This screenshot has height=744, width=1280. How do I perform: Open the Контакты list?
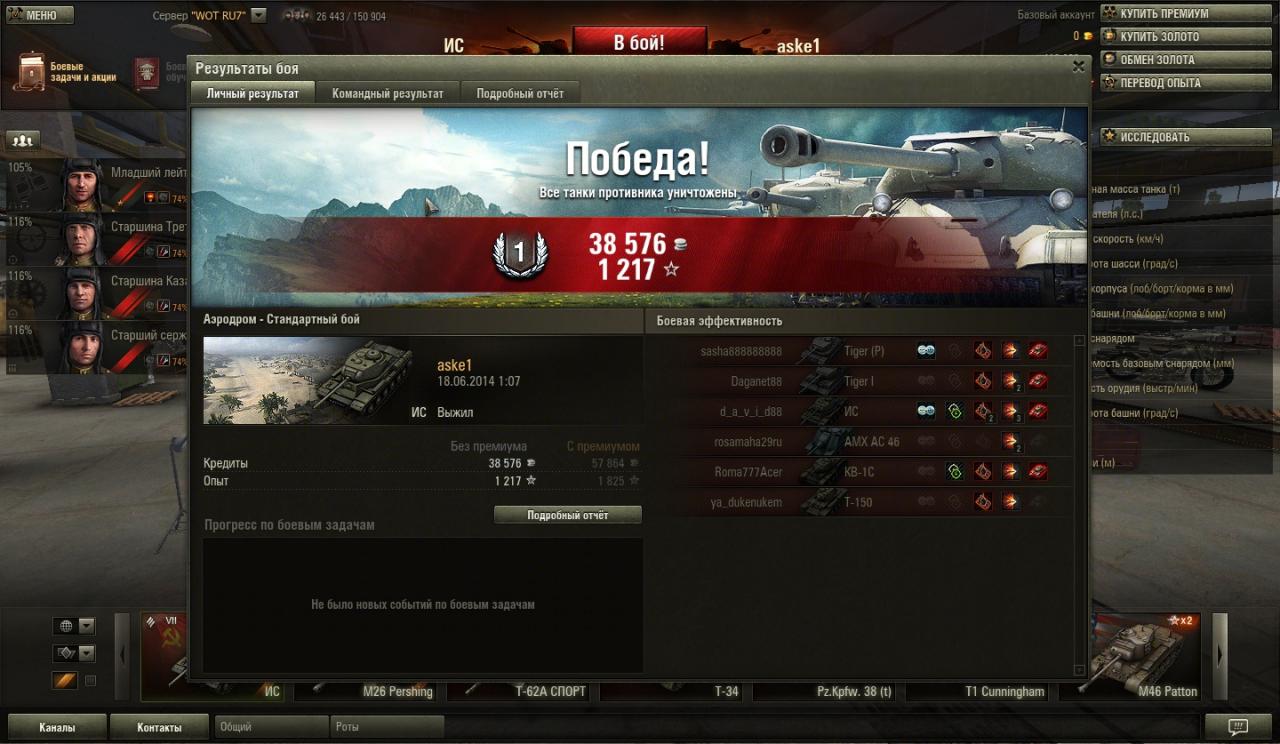pos(159,727)
